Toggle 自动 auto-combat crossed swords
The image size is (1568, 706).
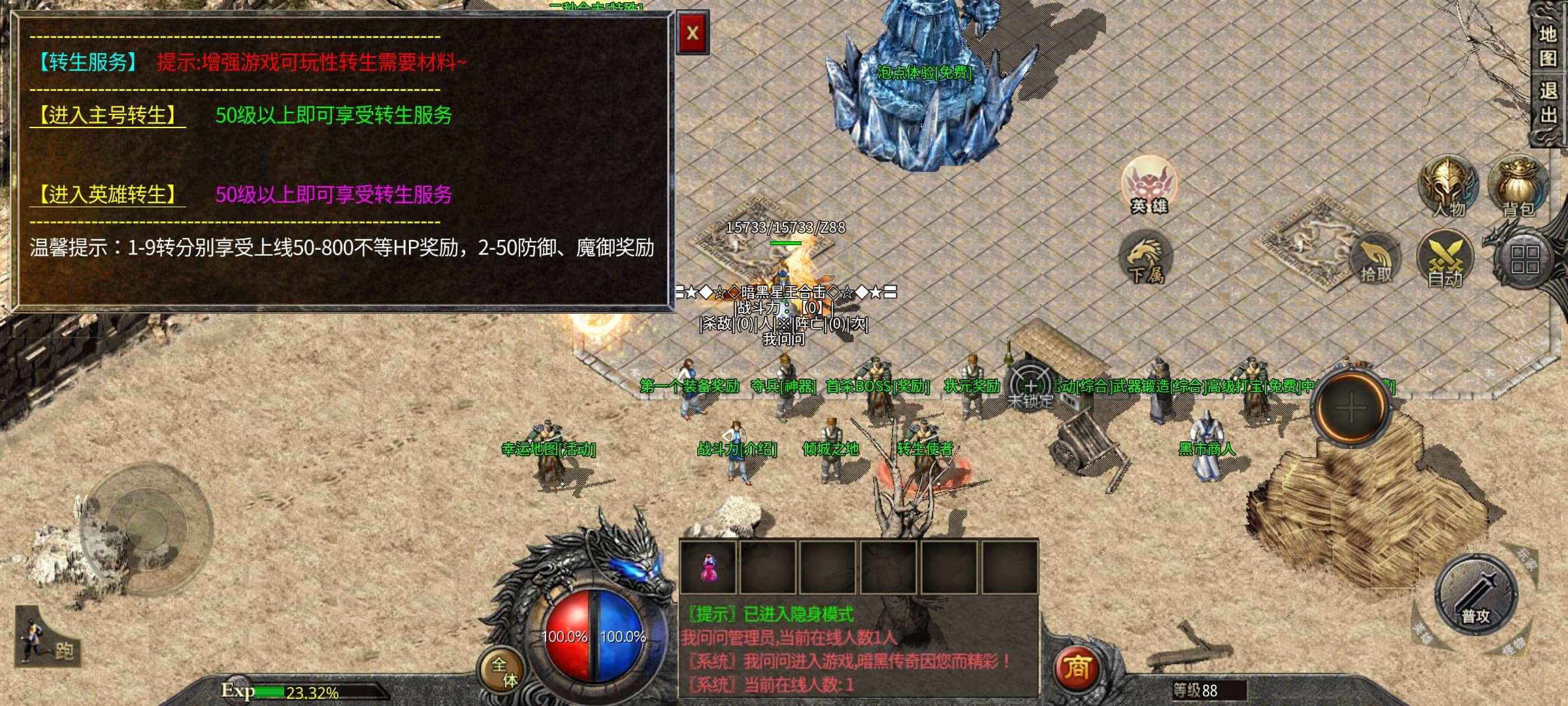[1445, 260]
